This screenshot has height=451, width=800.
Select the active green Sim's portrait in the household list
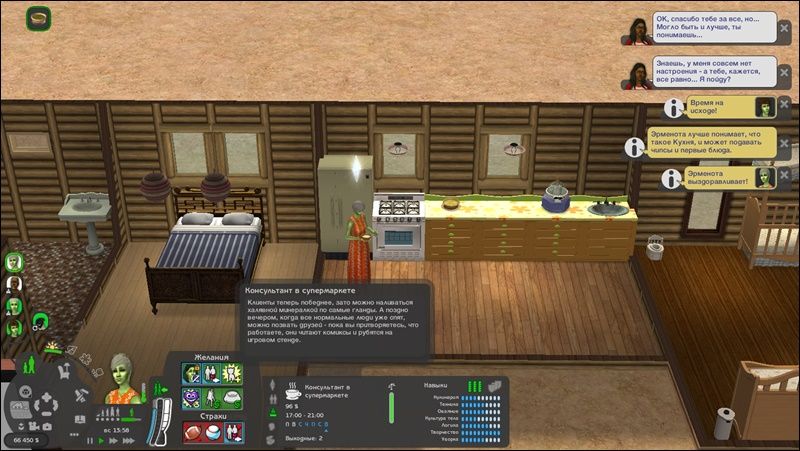coord(15,262)
